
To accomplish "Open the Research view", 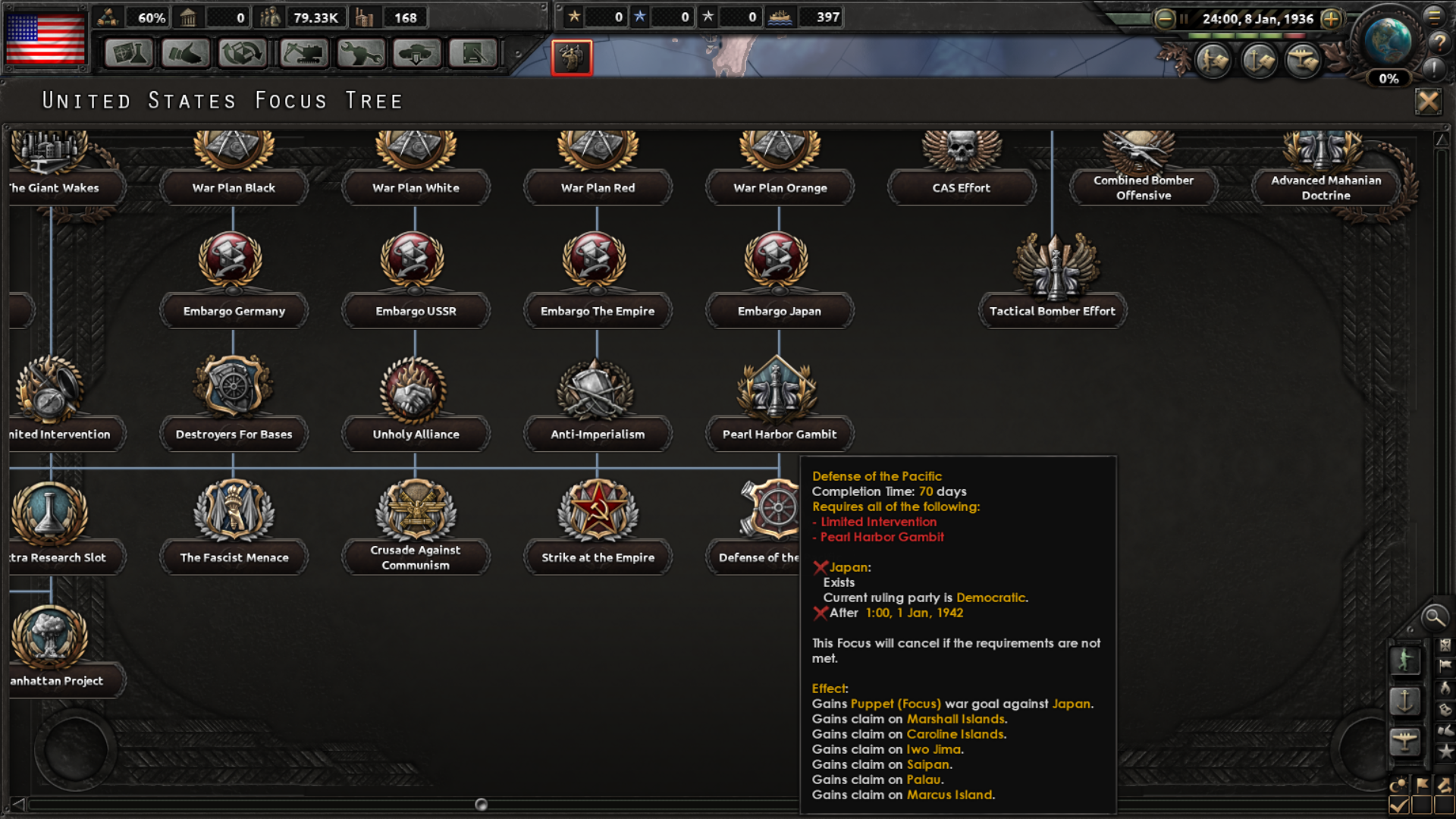I will point(127,54).
